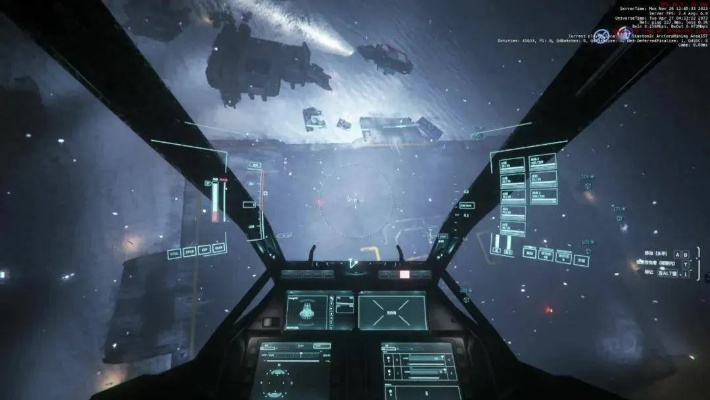Toggle the VTOL indicator on the left HUD
The height and width of the screenshot is (400, 710).
pyautogui.click(x=174, y=255)
